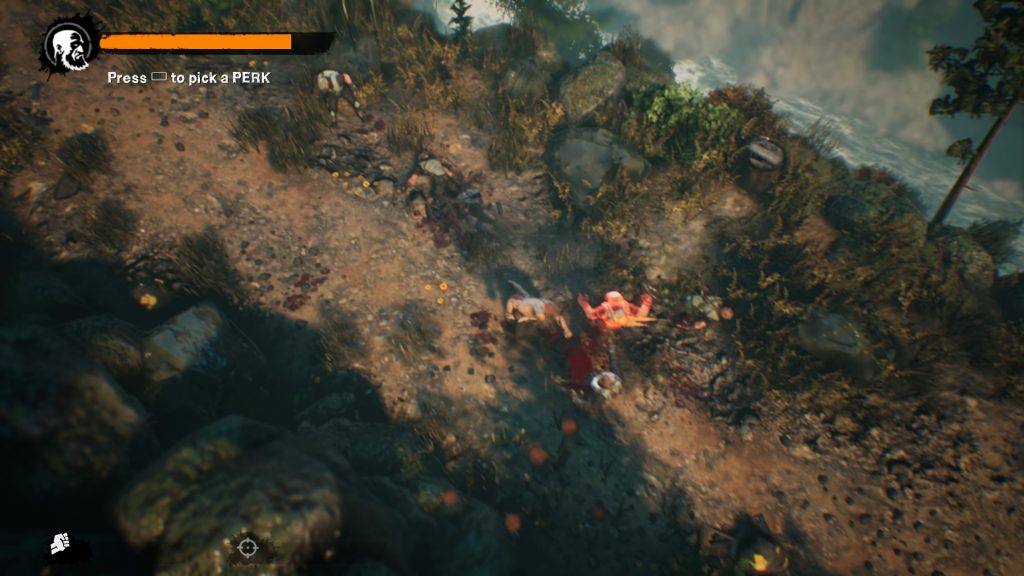Activate the crosshair aim icon

[x=246, y=547]
